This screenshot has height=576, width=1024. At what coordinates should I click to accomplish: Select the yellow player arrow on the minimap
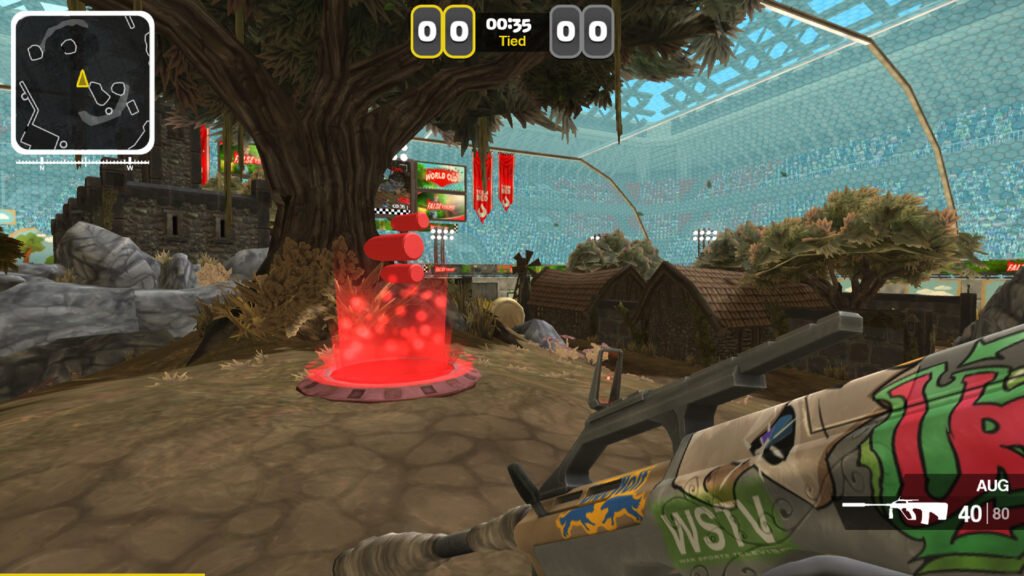pos(82,78)
